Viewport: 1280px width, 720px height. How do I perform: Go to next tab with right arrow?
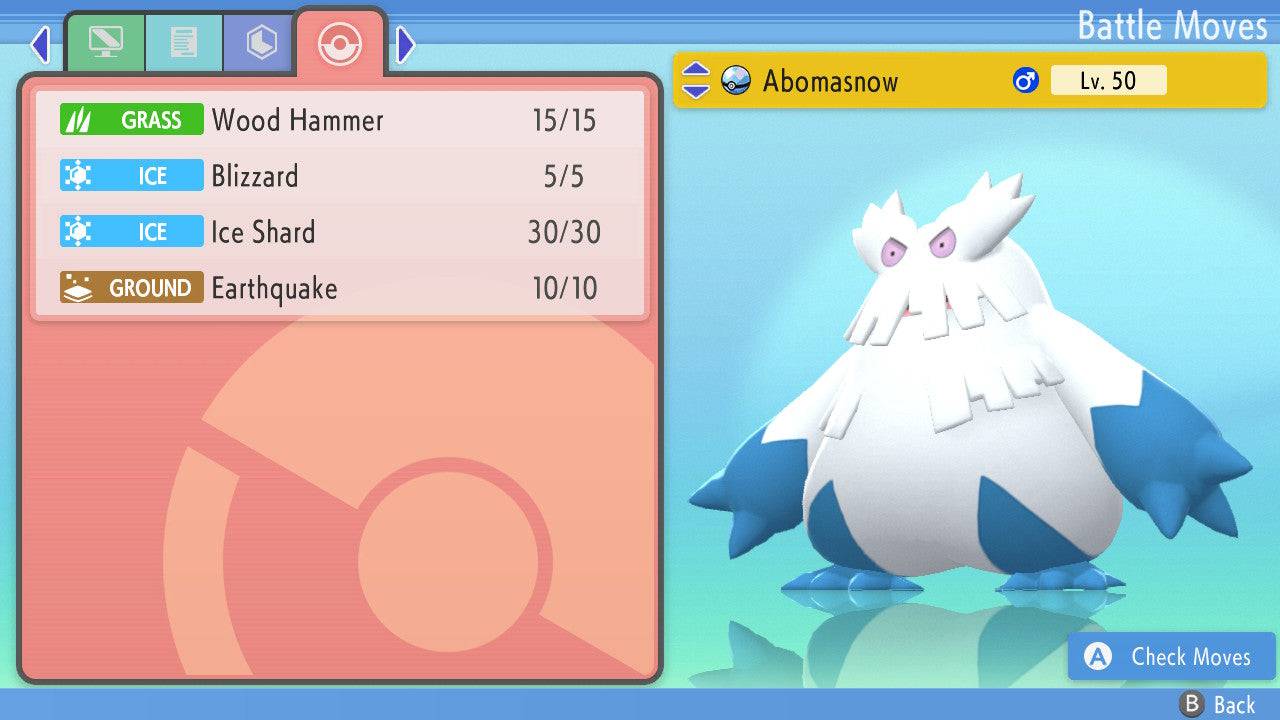tap(405, 44)
